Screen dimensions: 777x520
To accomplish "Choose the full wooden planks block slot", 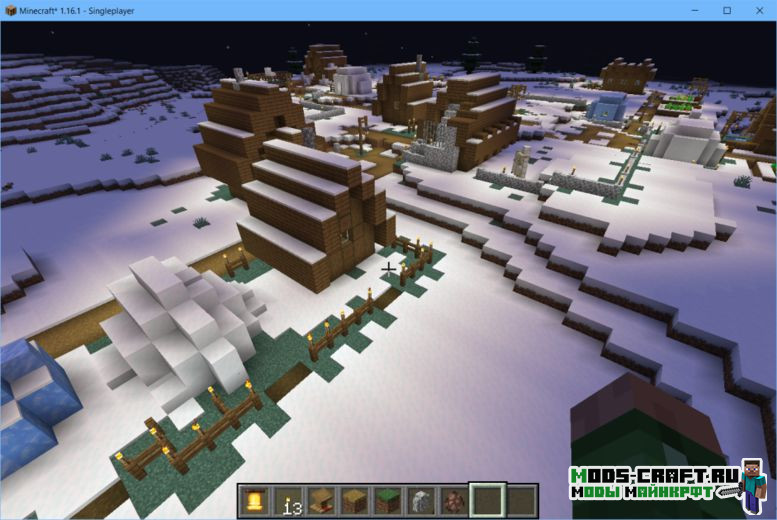I will pyautogui.click(x=355, y=501).
